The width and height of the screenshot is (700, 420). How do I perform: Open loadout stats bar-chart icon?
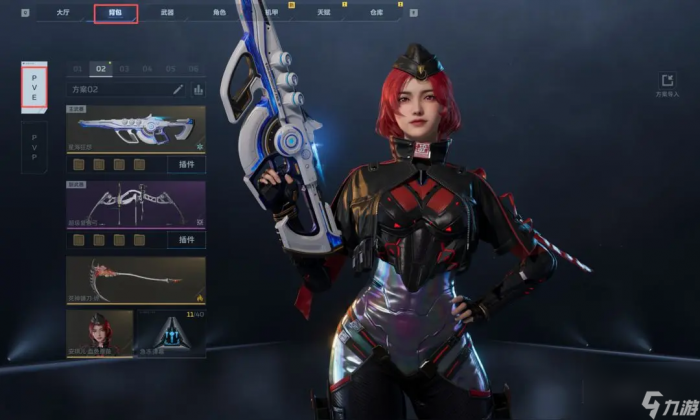(198, 89)
